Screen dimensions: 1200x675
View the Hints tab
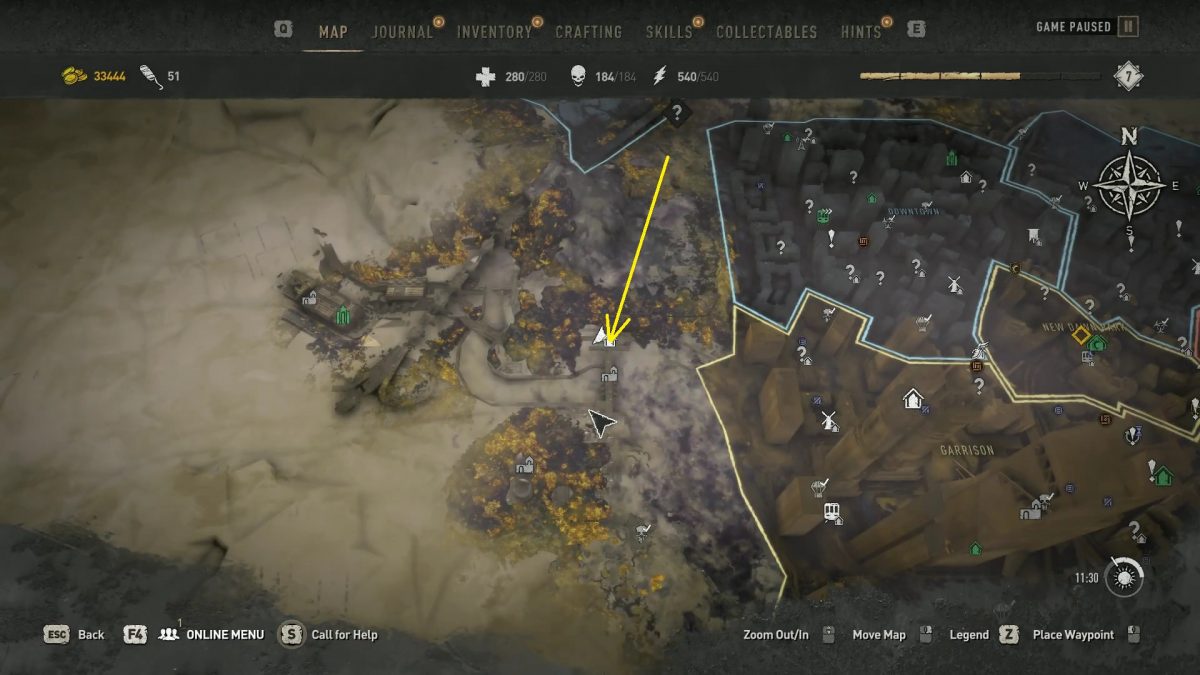coord(860,32)
